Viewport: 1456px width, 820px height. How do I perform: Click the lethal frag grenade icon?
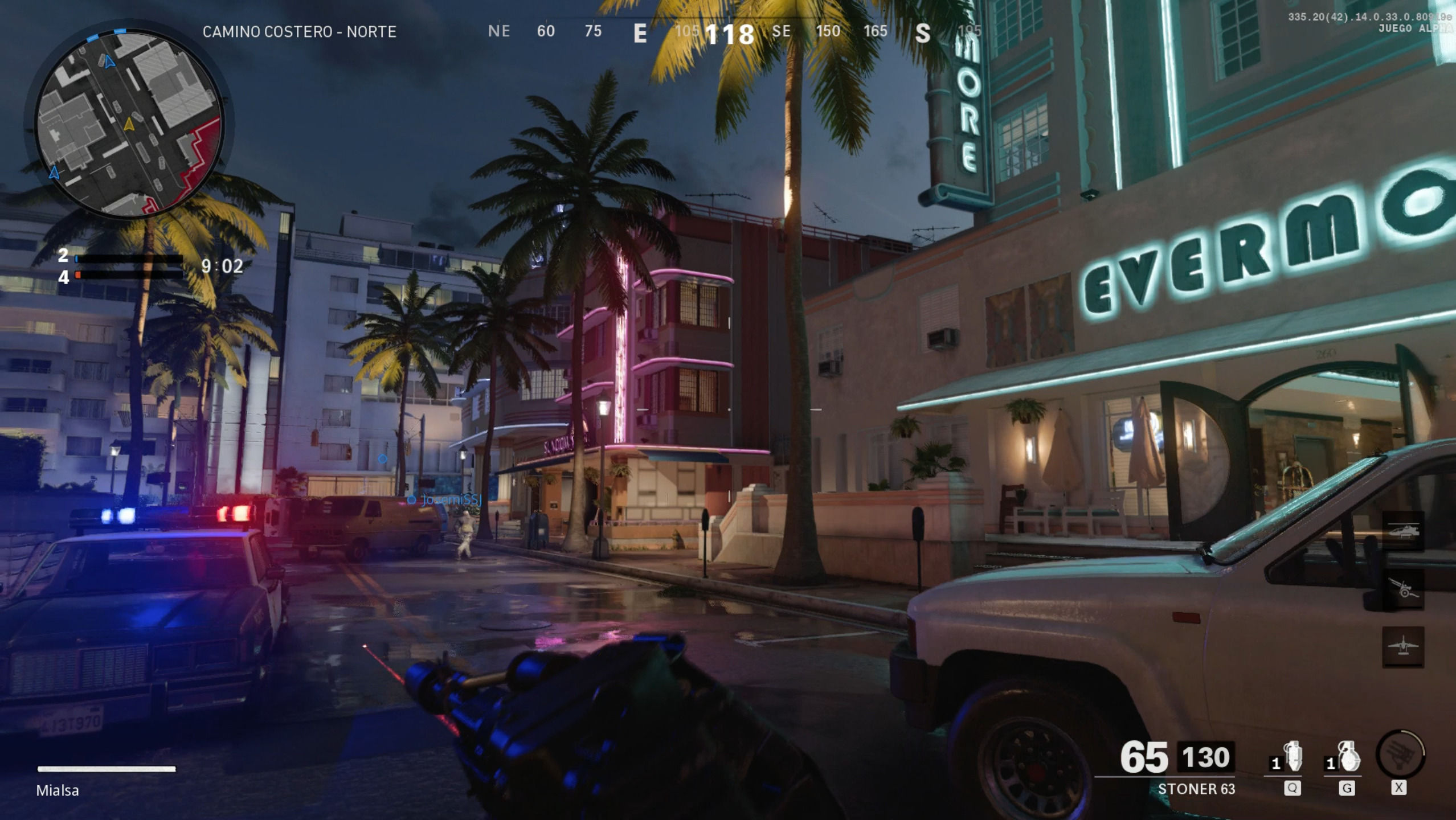click(1348, 757)
